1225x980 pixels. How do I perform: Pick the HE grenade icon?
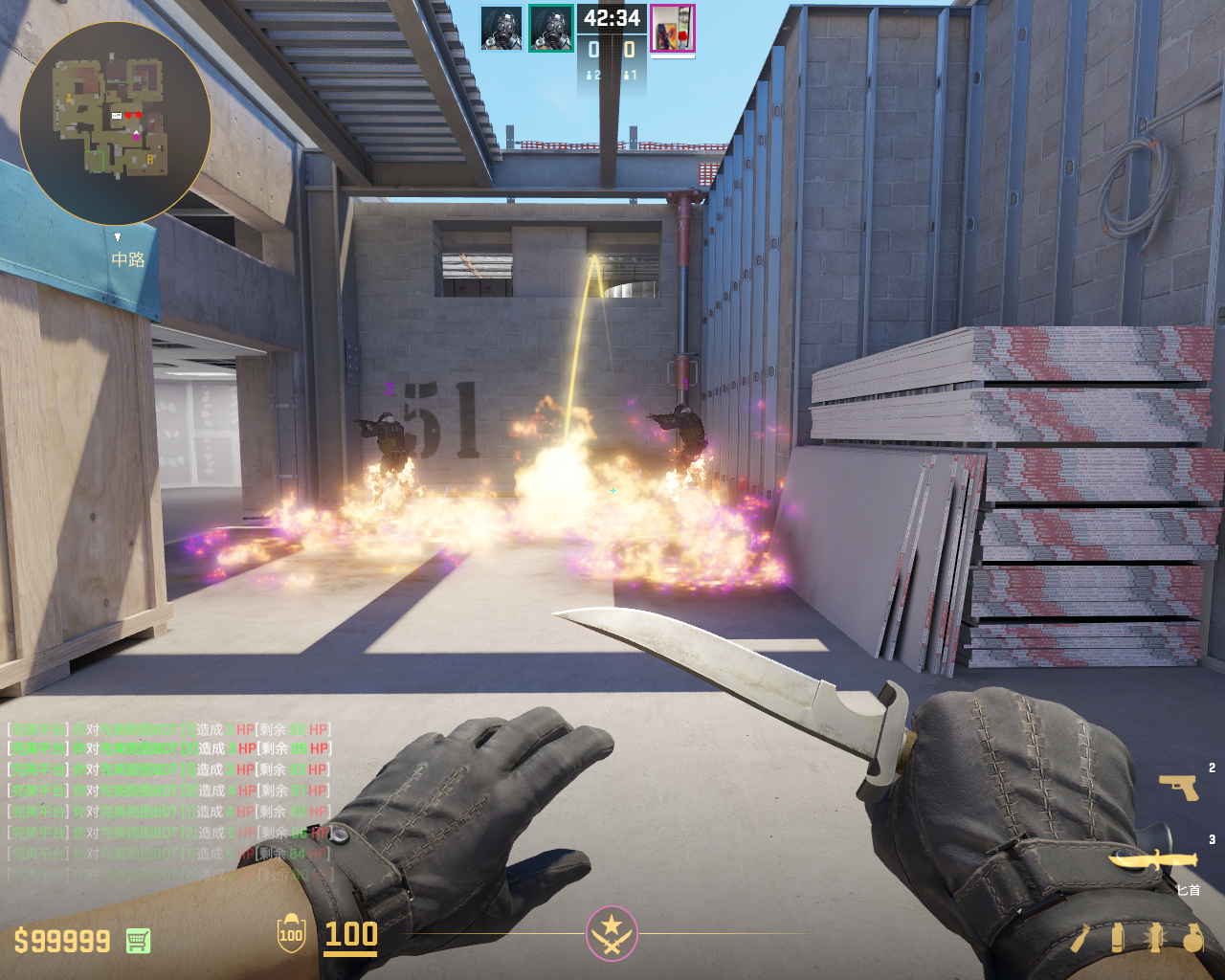coord(1192,939)
